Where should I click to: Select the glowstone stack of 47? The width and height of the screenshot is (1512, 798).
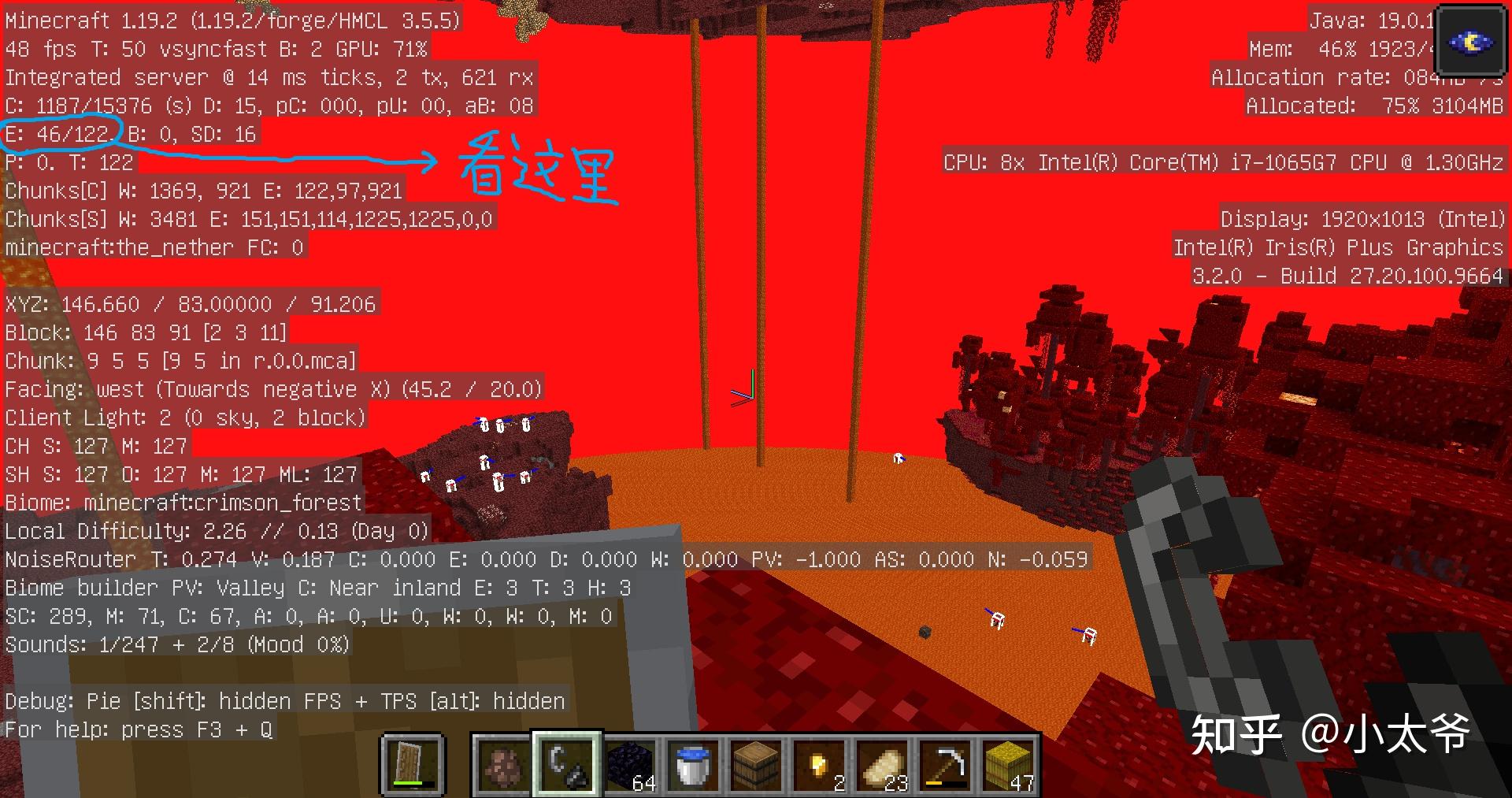[1006, 763]
